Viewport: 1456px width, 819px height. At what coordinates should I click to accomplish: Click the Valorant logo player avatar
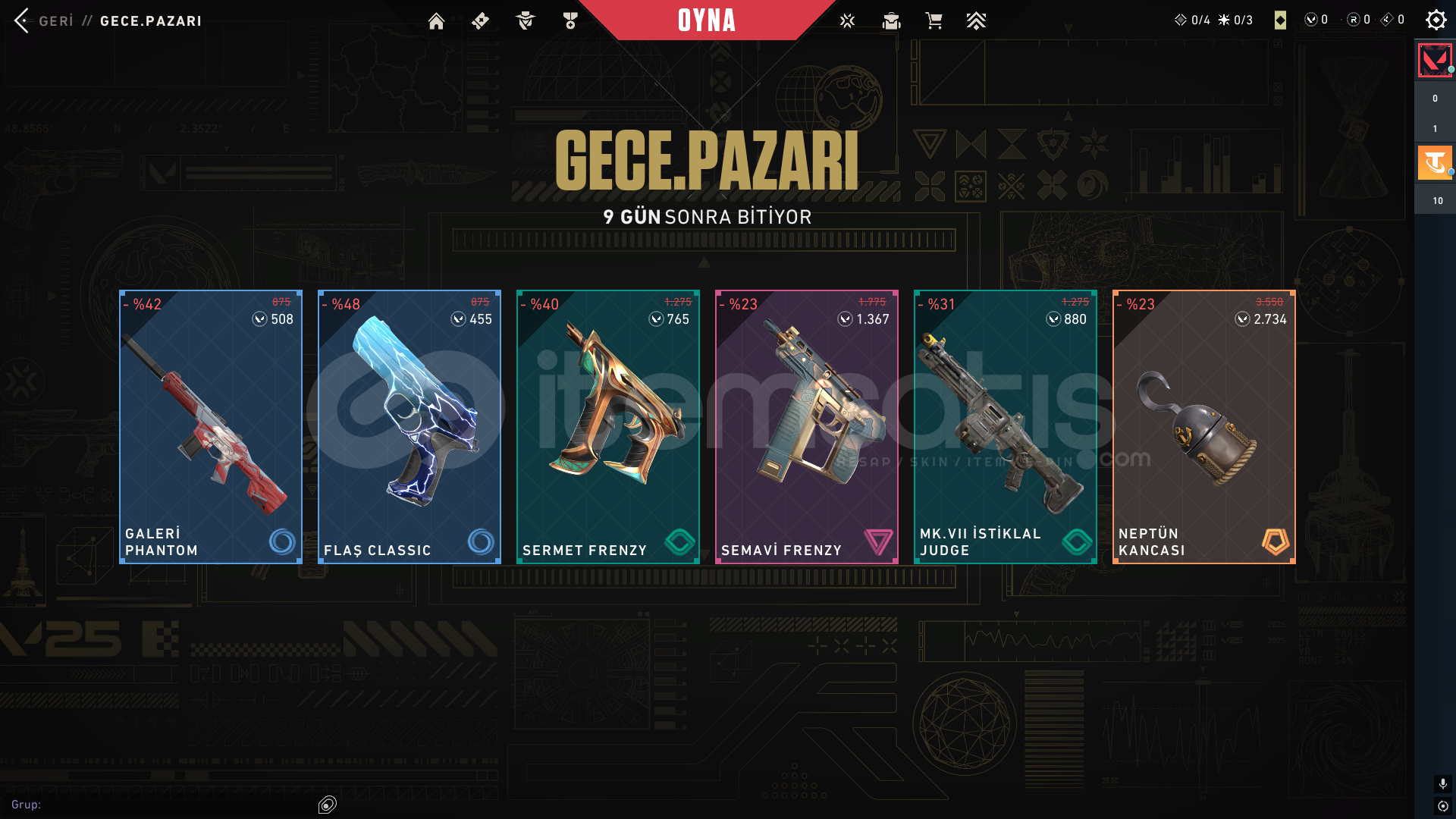(1434, 61)
